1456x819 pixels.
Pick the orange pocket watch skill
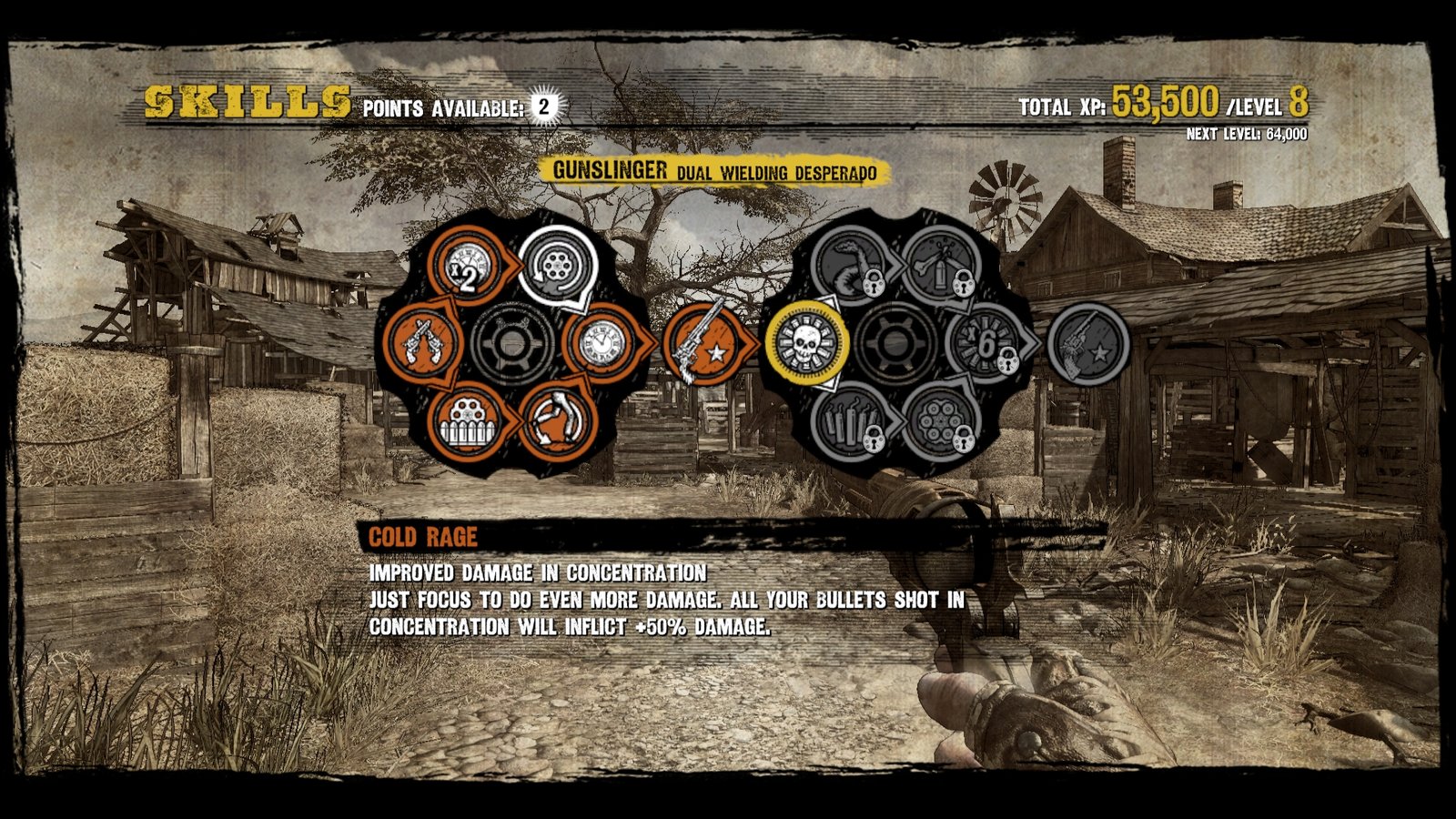coord(602,343)
